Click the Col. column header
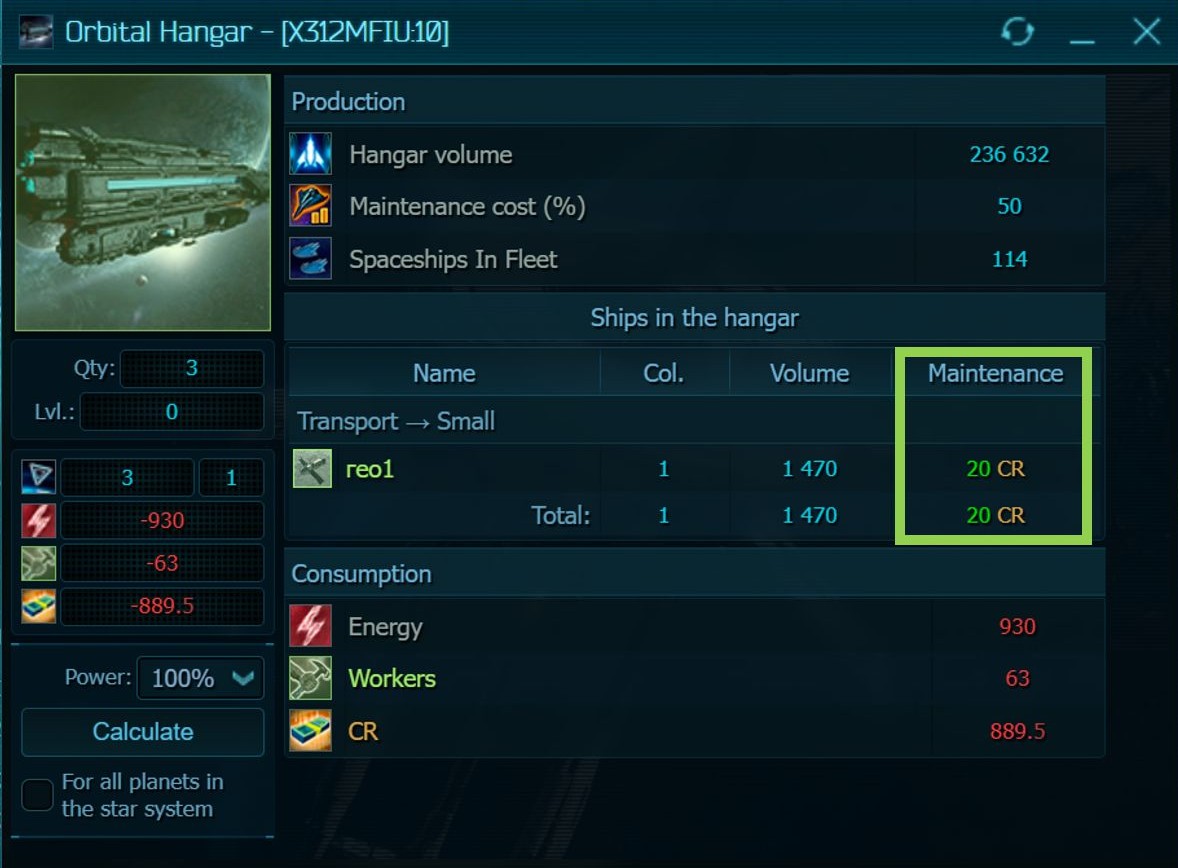 tap(664, 374)
